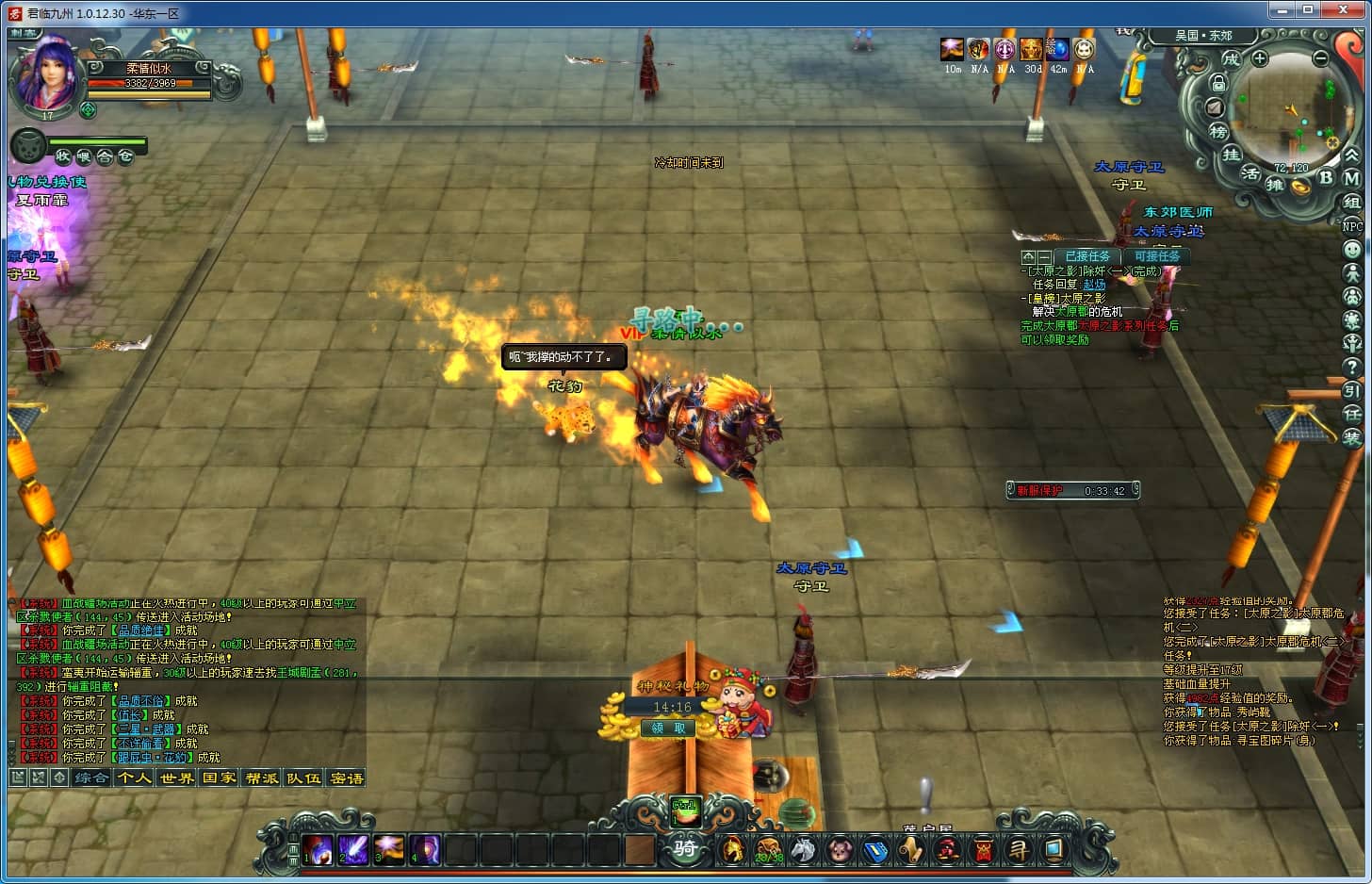The width and height of the screenshot is (1372, 884).
Task: Click the 领取 button to claim the mystery gift
Action: (x=668, y=728)
